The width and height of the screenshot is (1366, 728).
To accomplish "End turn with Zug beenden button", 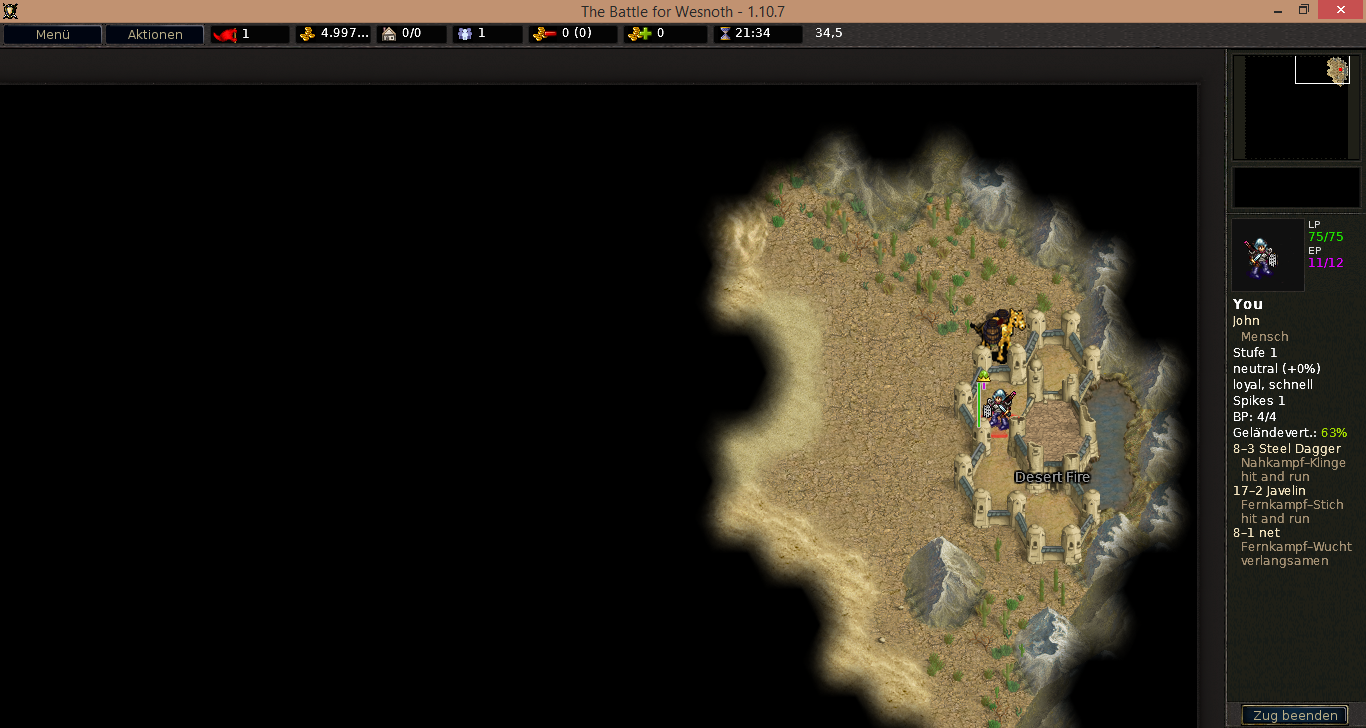I will [1294, 715].
